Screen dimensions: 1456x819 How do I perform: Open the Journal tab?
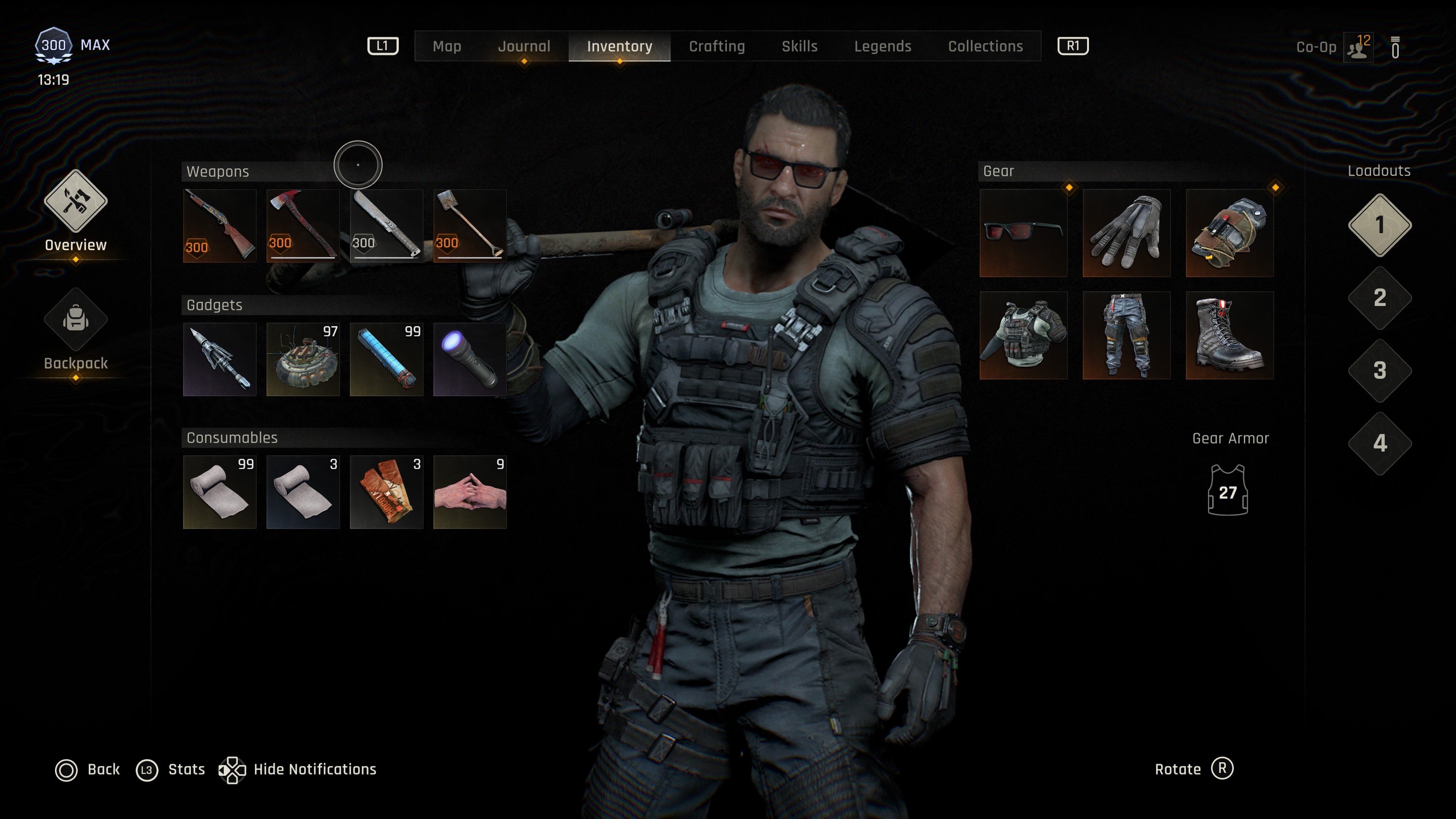point(523,46)
